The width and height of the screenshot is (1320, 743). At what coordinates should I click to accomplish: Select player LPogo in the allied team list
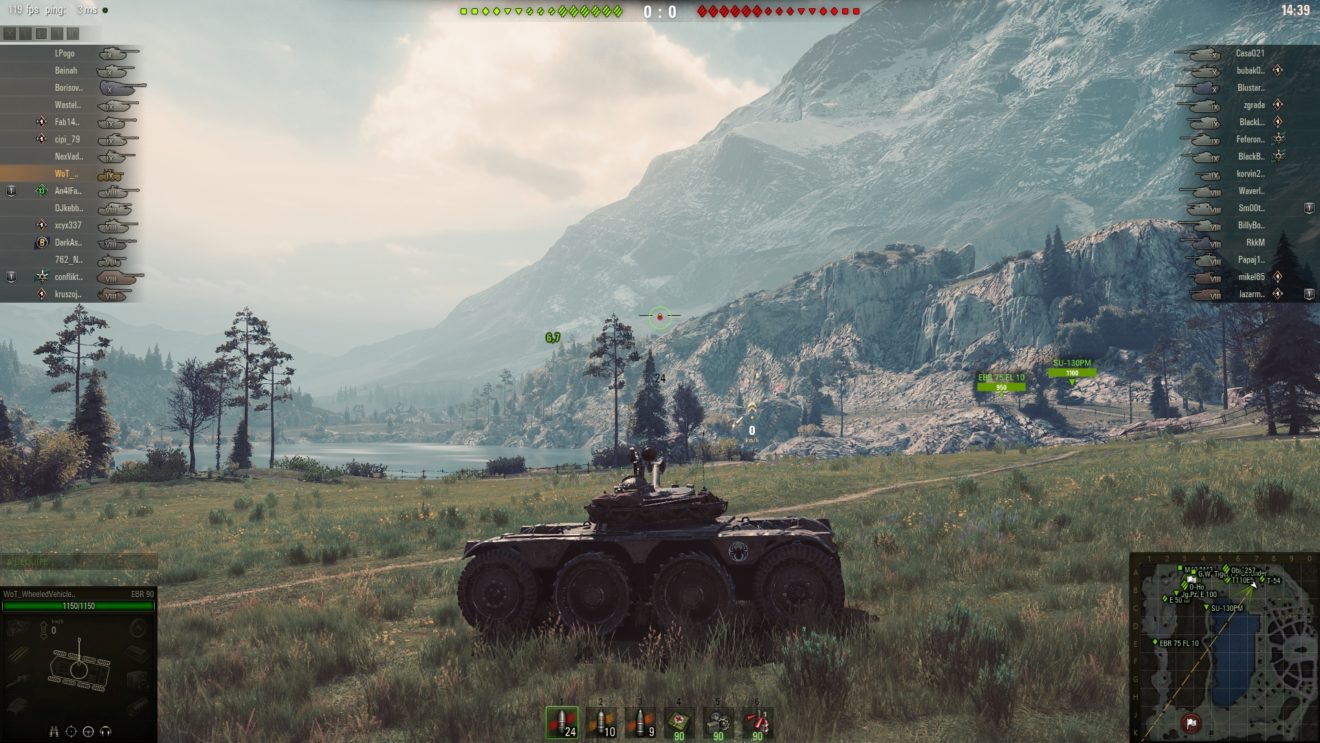click(66, 53)
